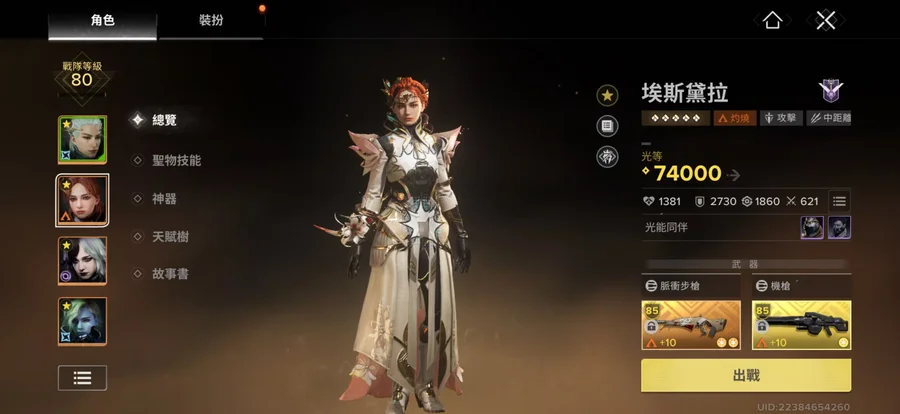Switch to the 角色 tab
The image size is (900, 414).
click(103, 19)
